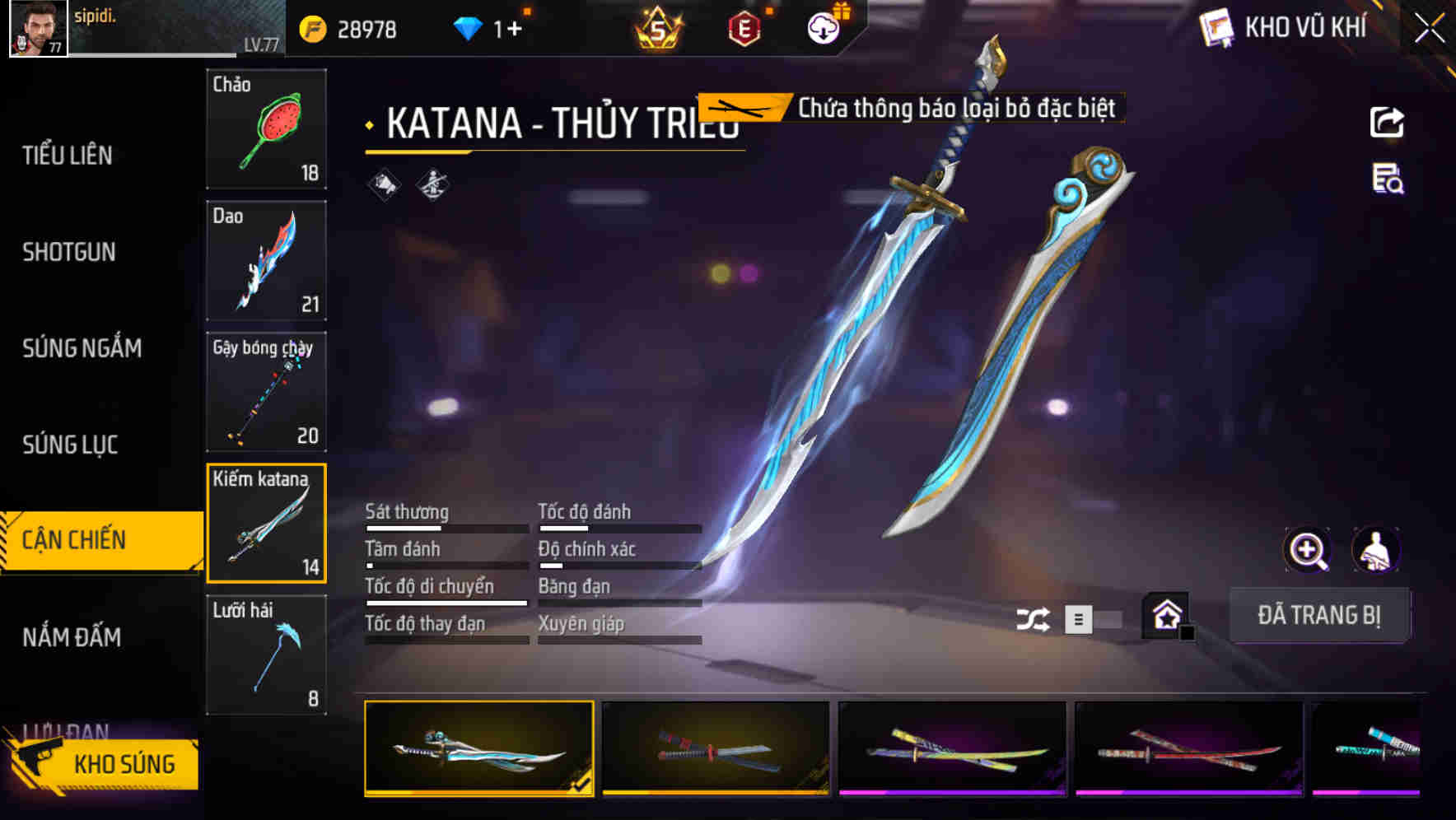Click the shuffle skins icon
The height and width of the screenshot is (820, 1456).
1035,617
